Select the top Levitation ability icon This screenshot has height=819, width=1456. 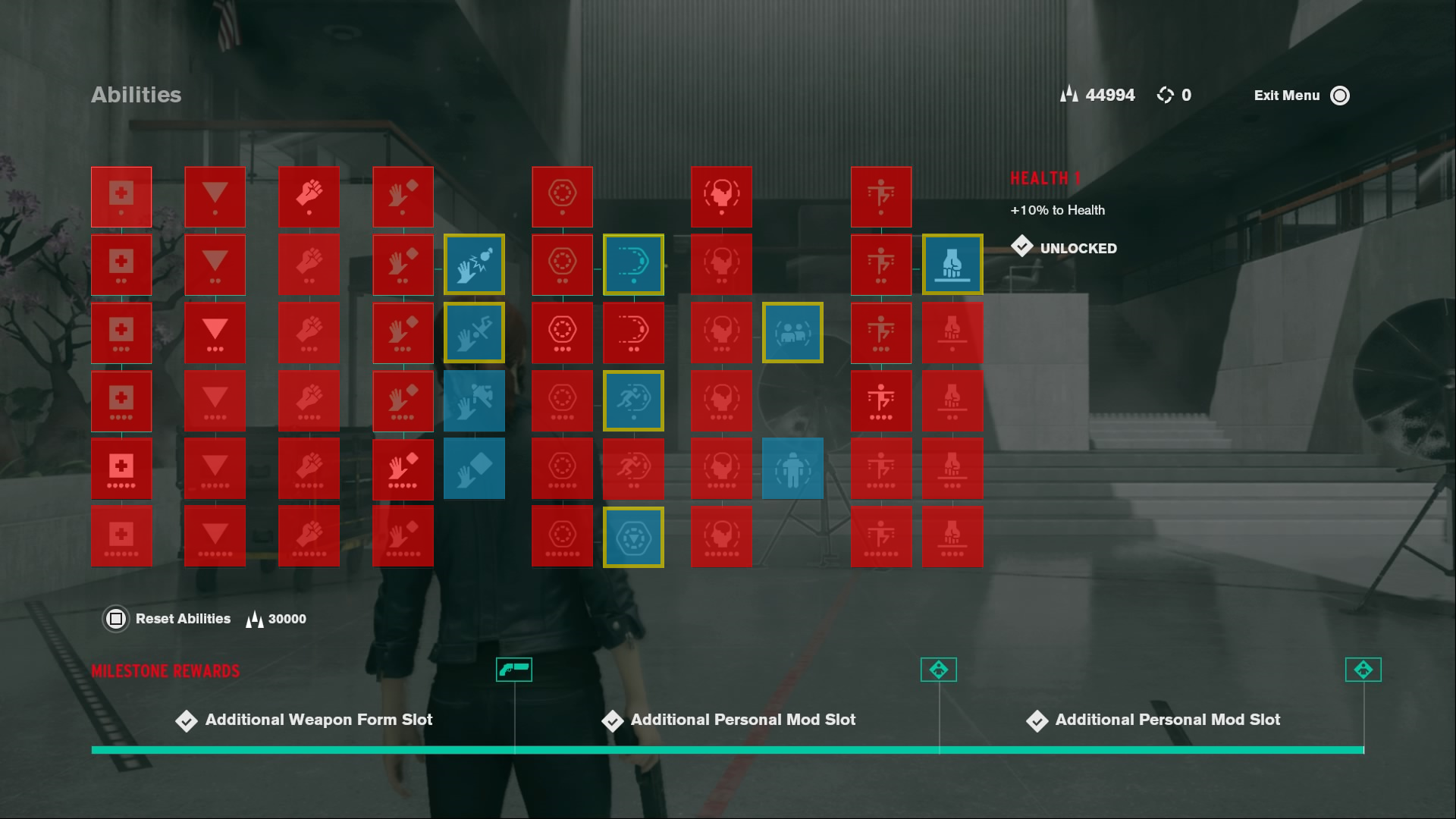tap(881, 197)
